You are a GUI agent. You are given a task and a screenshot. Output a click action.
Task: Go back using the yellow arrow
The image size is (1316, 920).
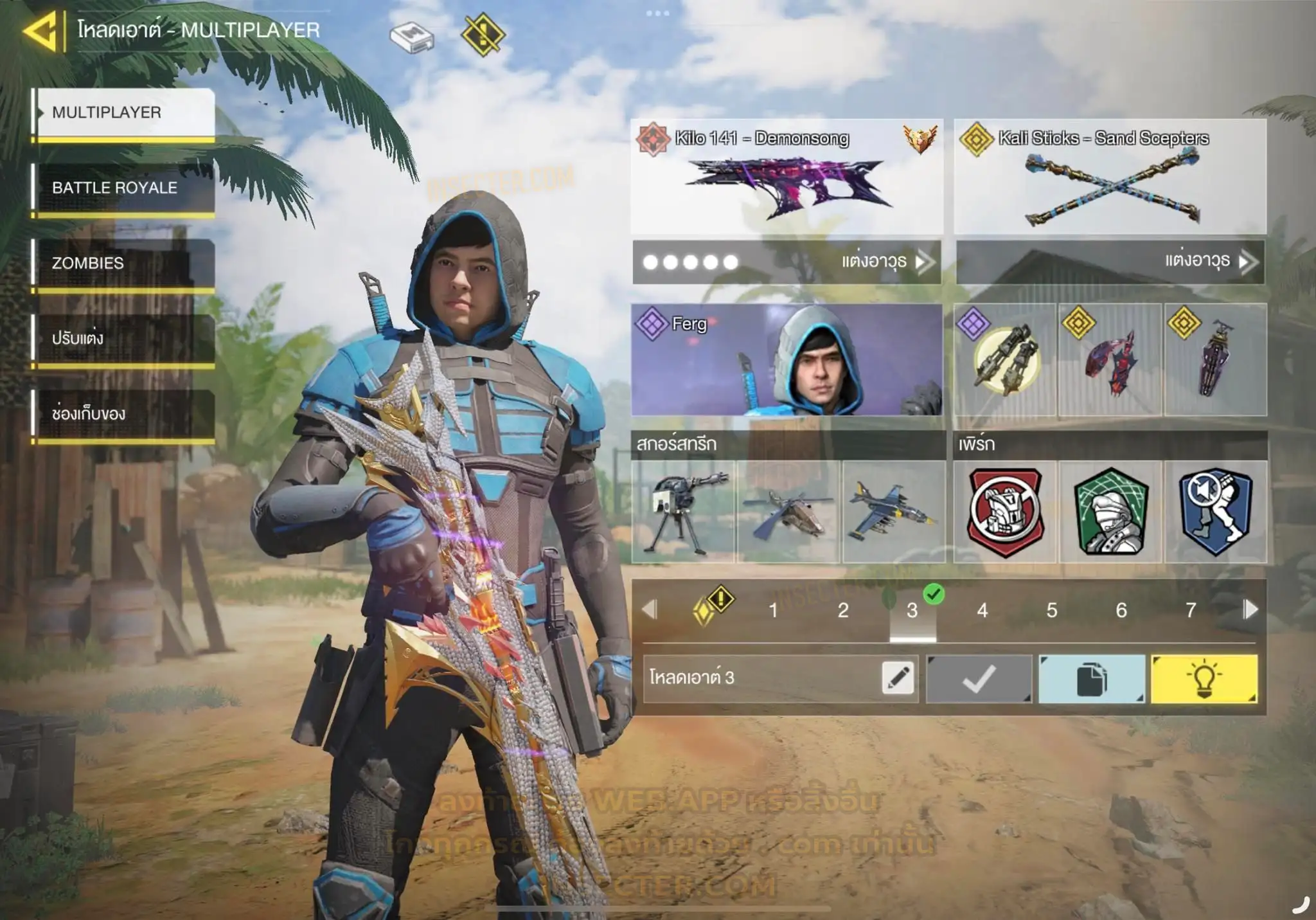(x=41, y=31)
